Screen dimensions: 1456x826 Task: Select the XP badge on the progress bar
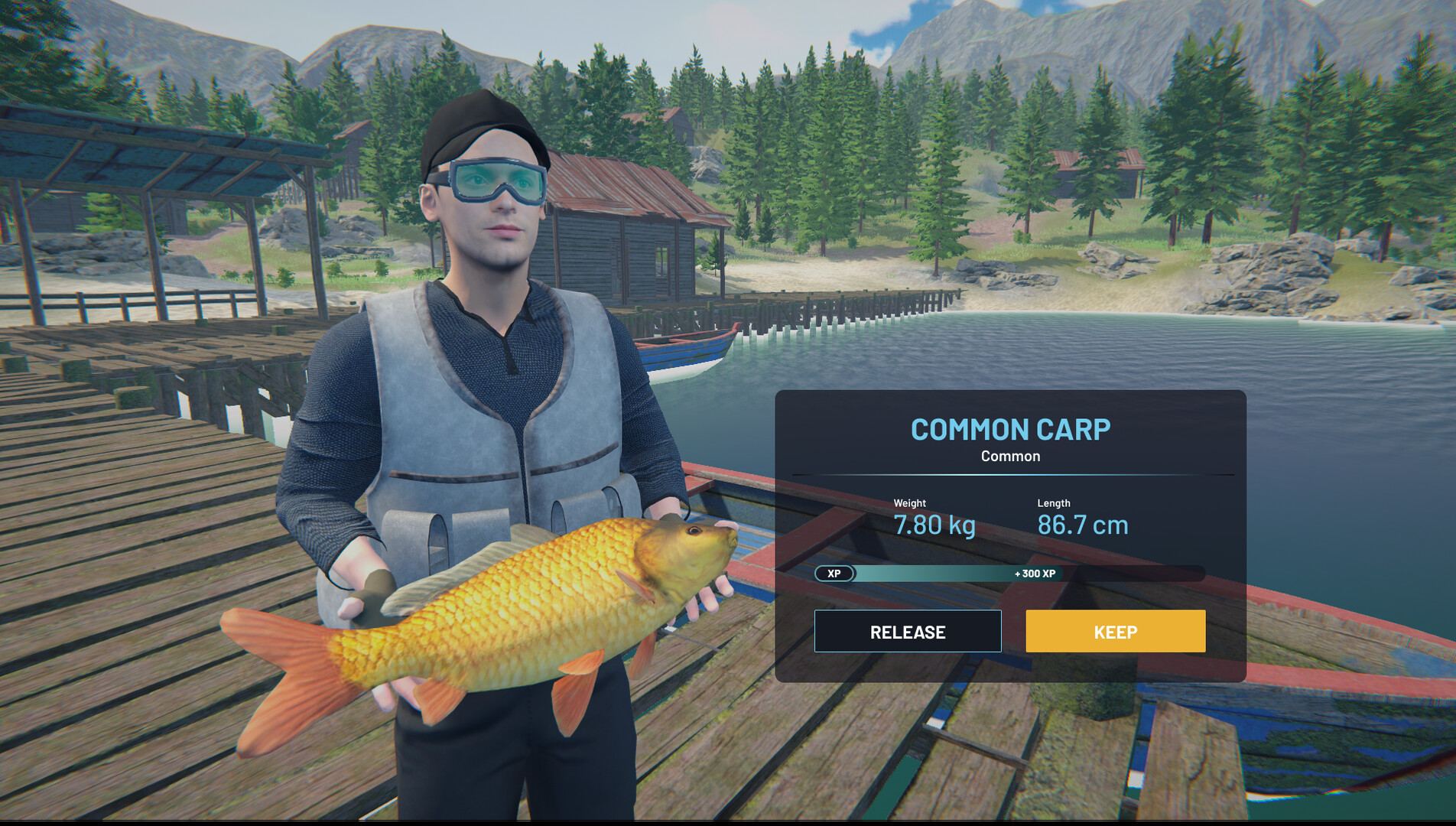tap(834, 574)
